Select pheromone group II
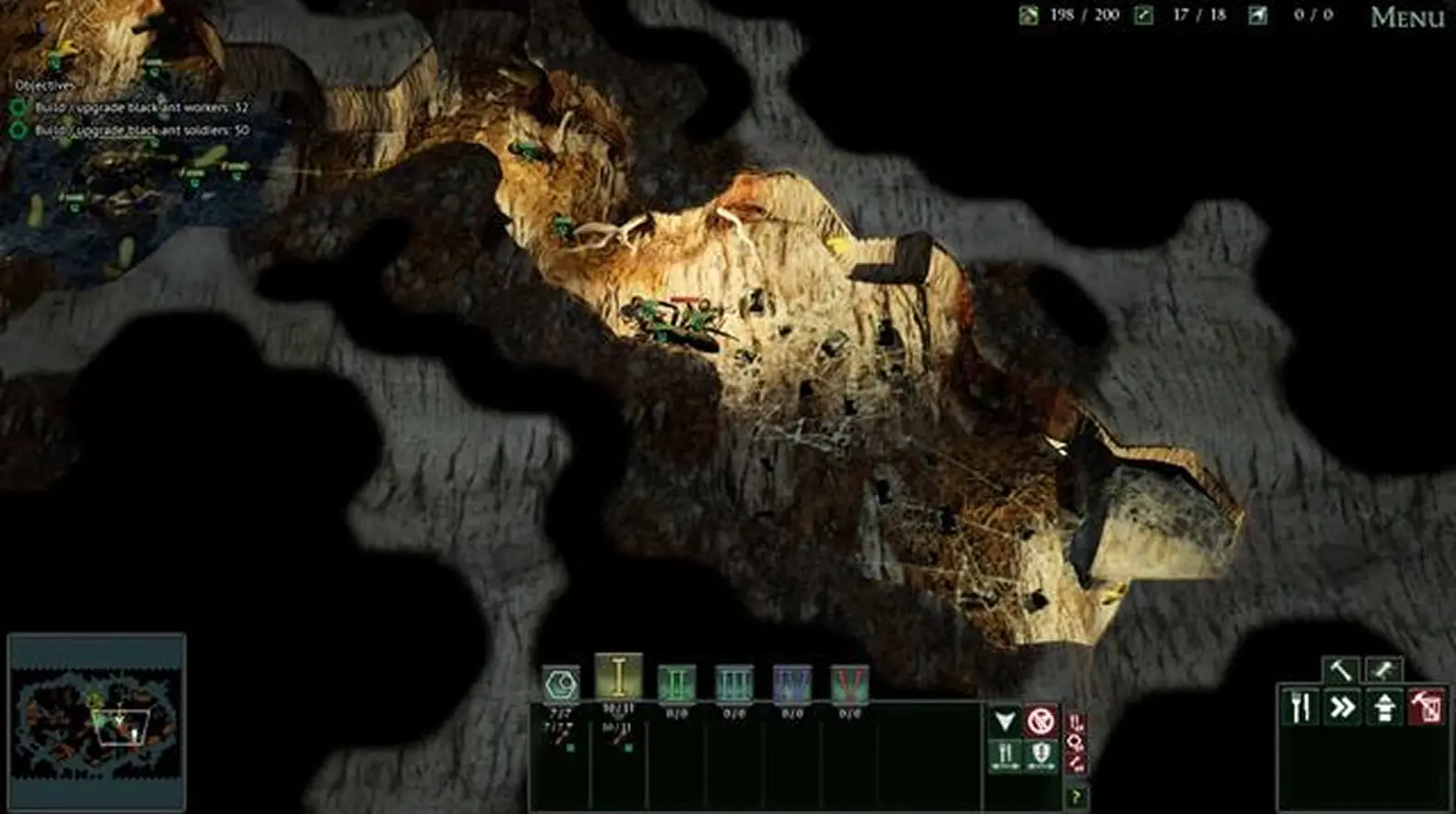Screen dimensions: 1456x814 click(677, 684)
